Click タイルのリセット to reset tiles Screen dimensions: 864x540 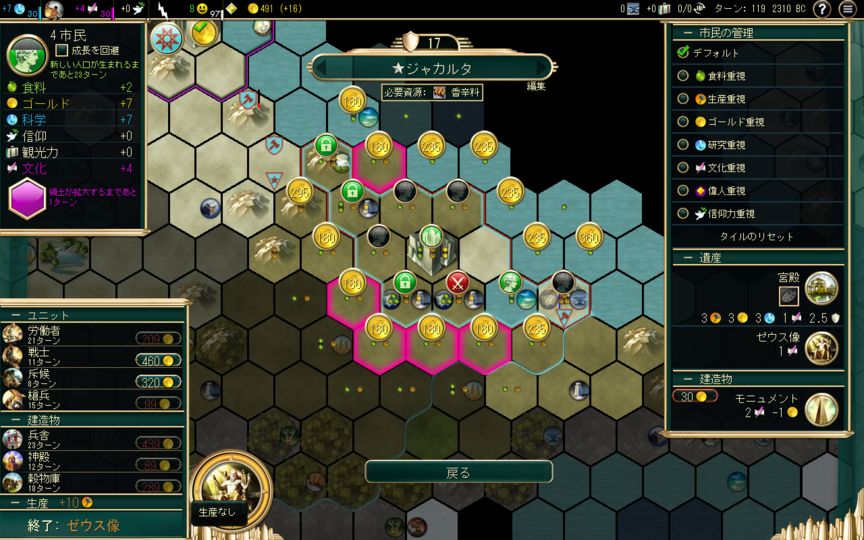[x=757, y=237]
